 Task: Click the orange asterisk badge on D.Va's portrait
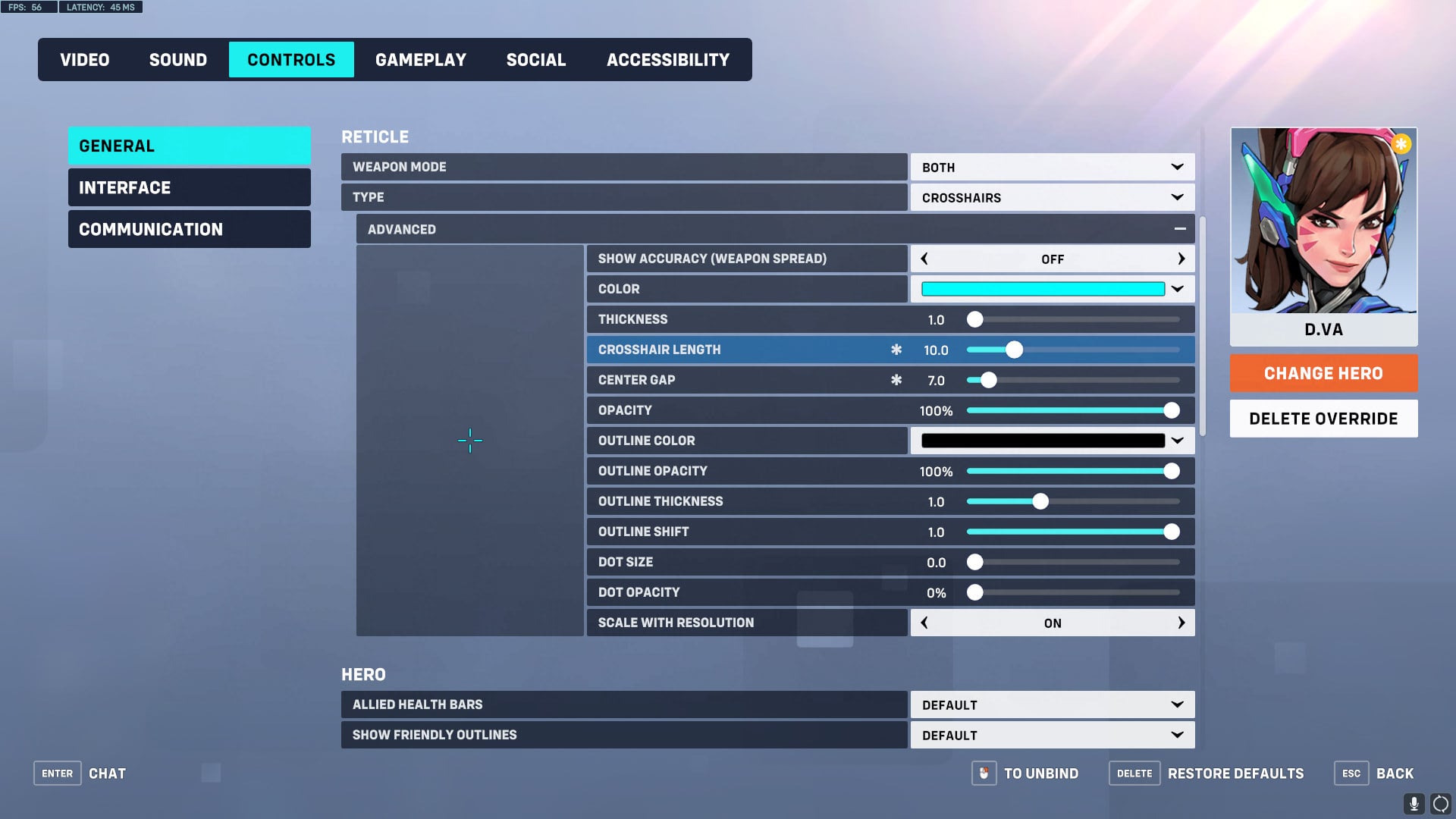[1401, 143]
